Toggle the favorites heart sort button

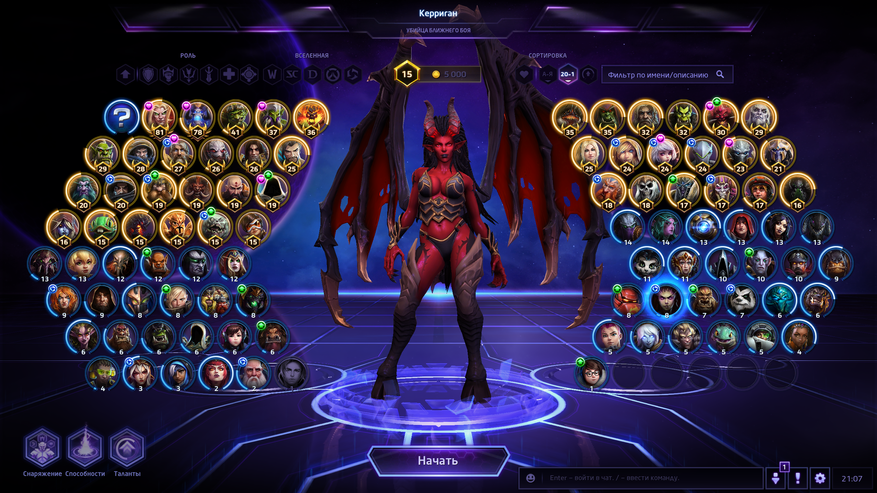click(x=525, y=74)
